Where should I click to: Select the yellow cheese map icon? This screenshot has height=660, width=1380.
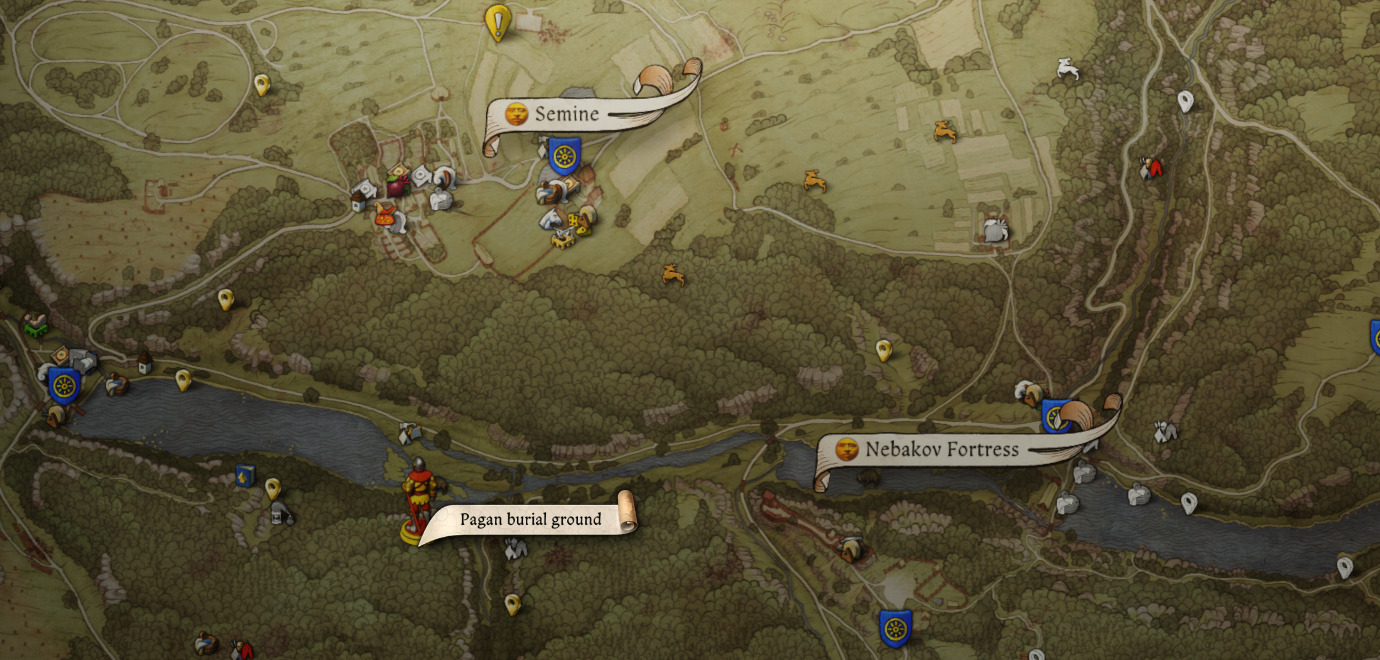(578, 220)
